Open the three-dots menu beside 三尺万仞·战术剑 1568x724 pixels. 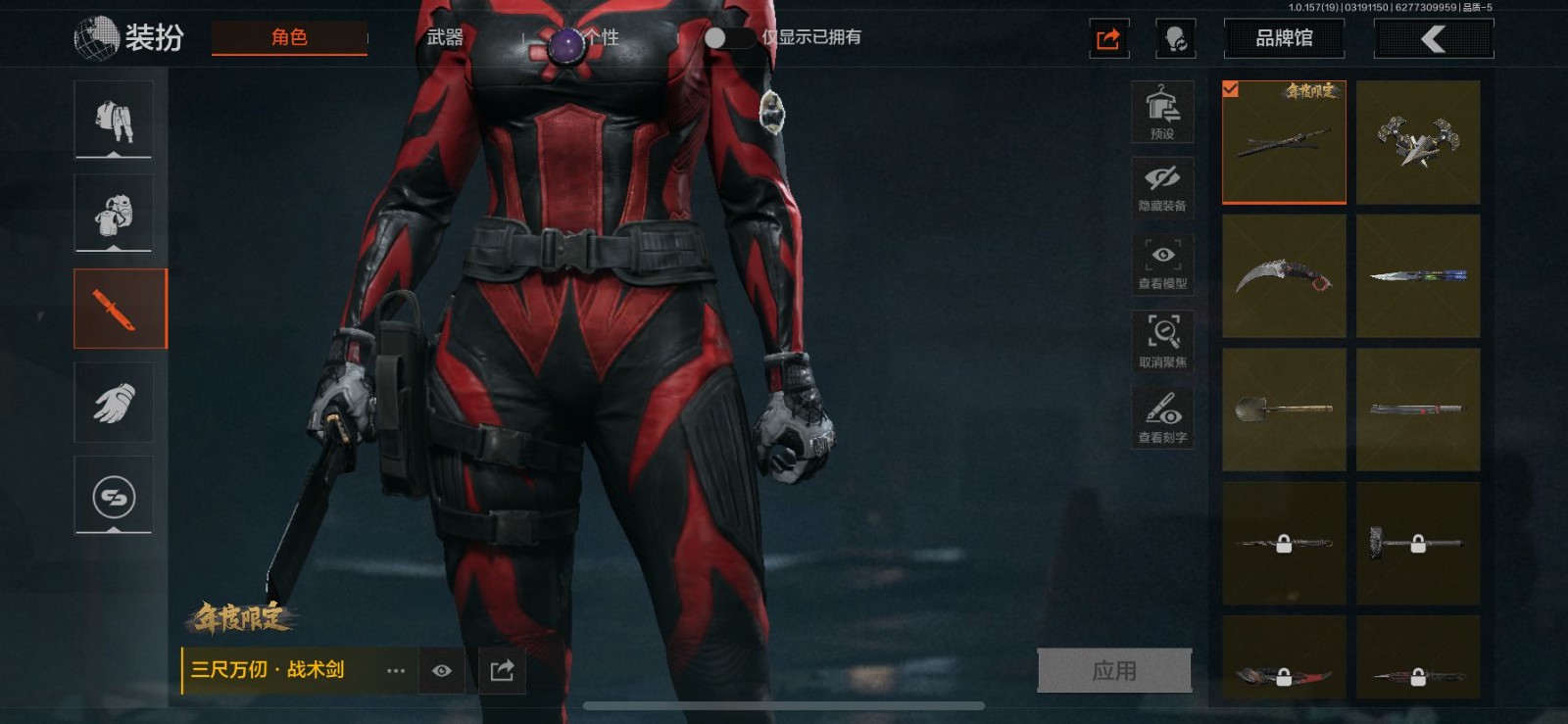pyautogui.click(x=396, y=671)
